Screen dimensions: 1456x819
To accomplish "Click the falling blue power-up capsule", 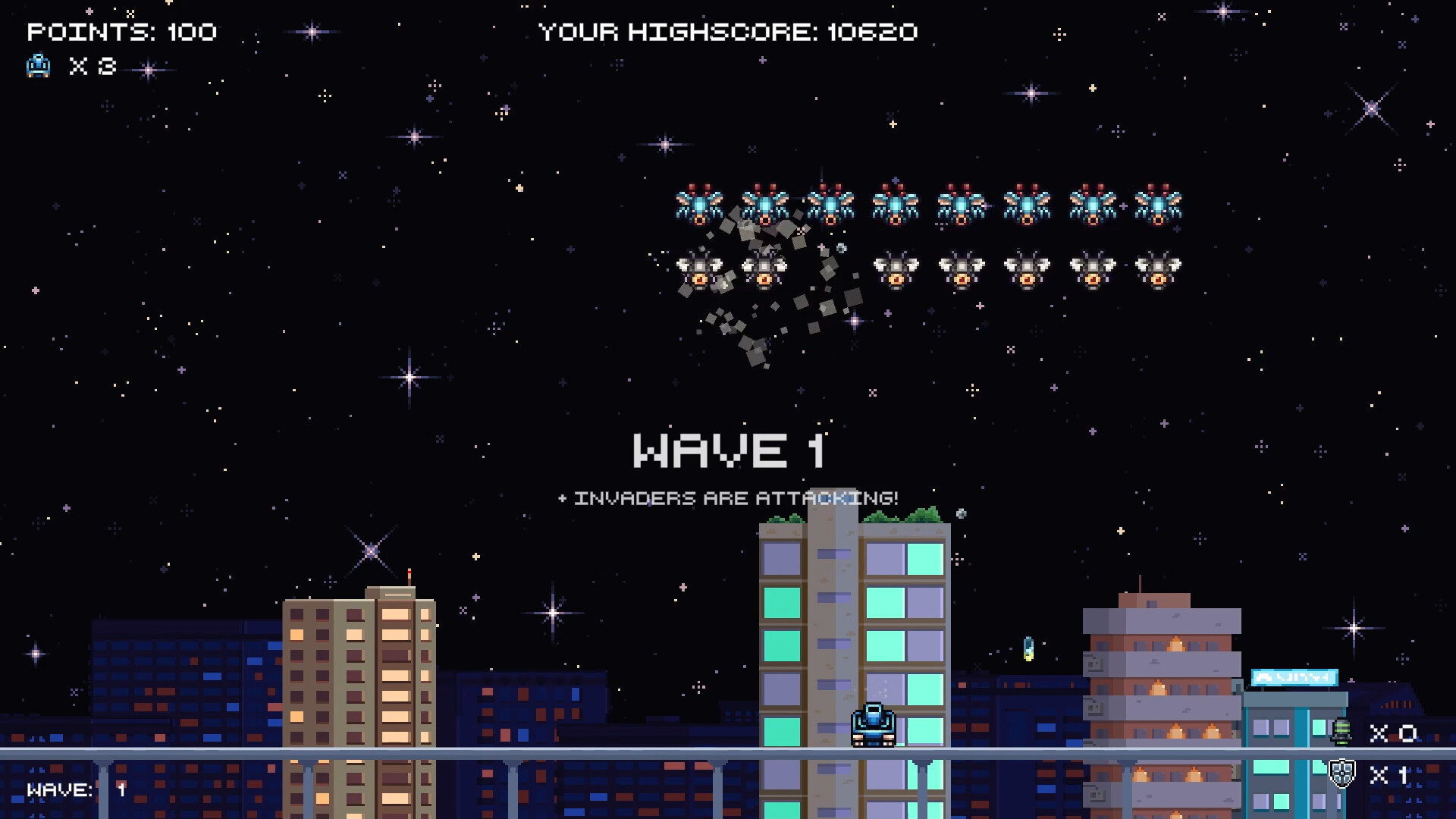I will (1029, 649).
